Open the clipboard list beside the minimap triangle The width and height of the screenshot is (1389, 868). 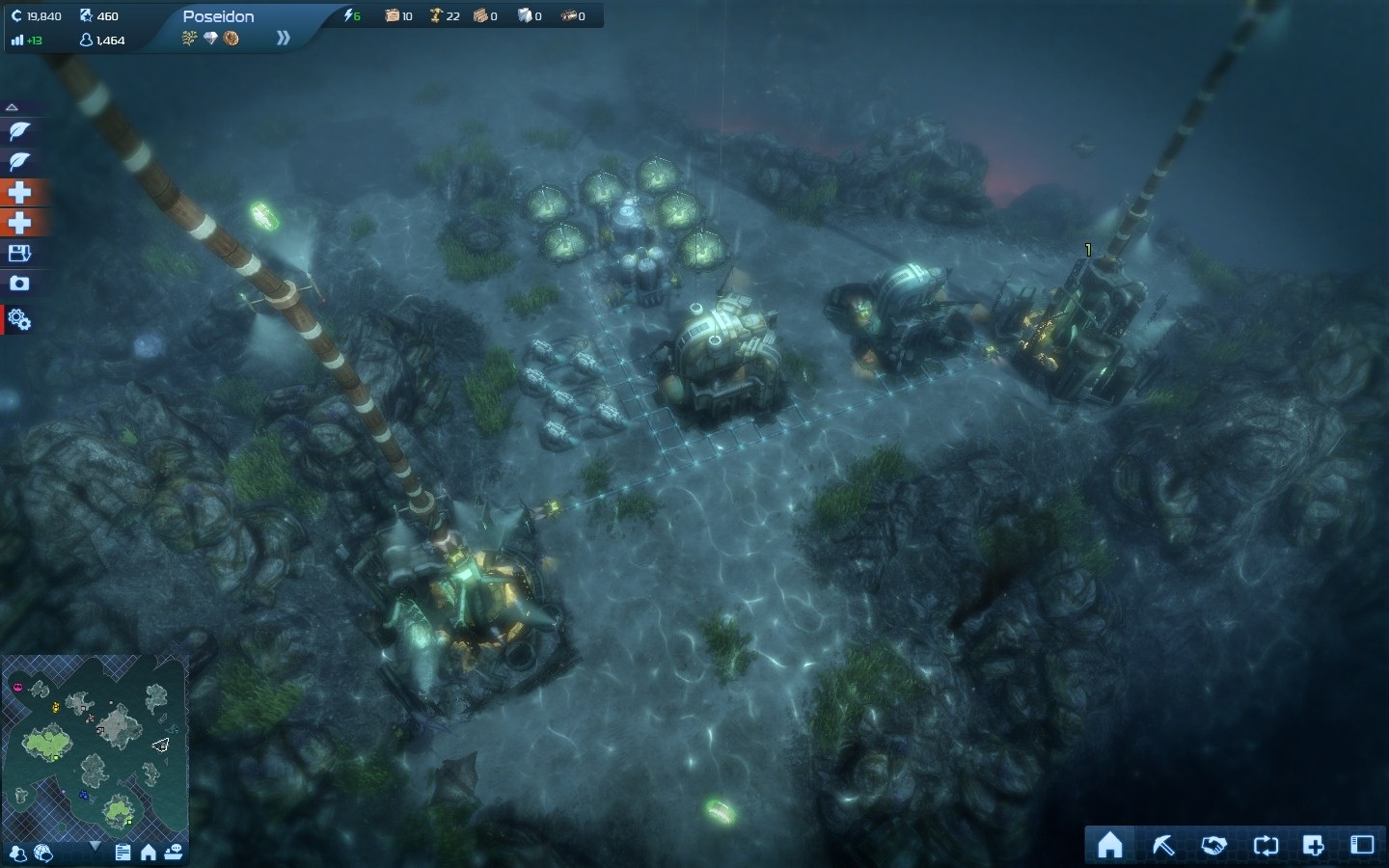[x=123, y=853]
